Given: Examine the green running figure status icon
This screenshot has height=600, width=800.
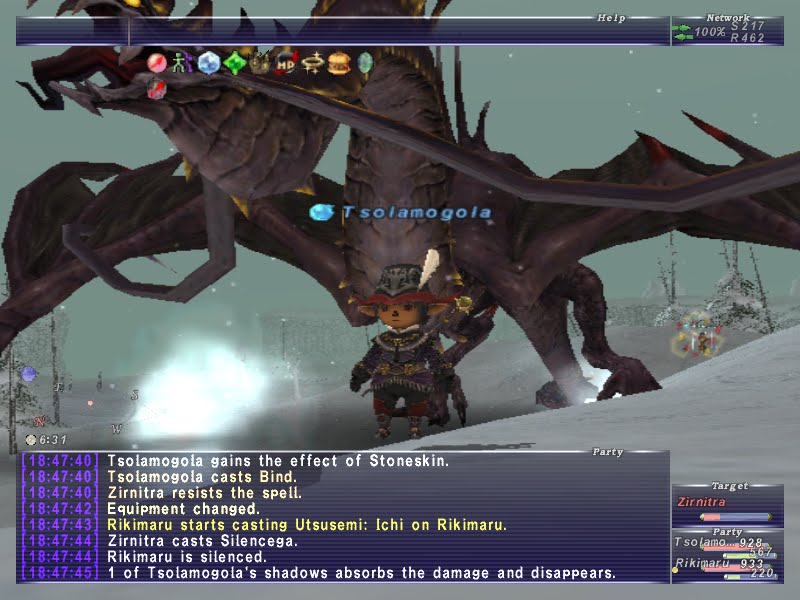Looking at the screenshot, I should point(182,64).
